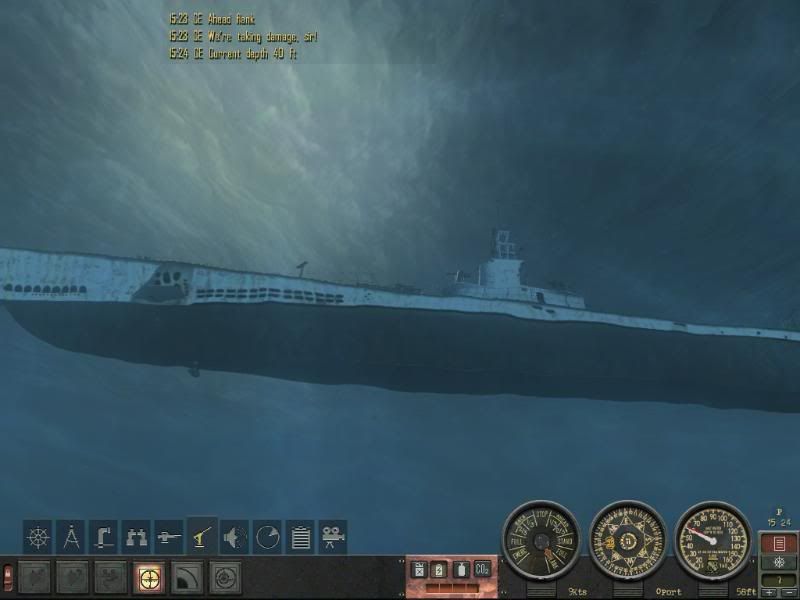Man the deck gun station
800x600 pixels.
click(x=169, y=537)
